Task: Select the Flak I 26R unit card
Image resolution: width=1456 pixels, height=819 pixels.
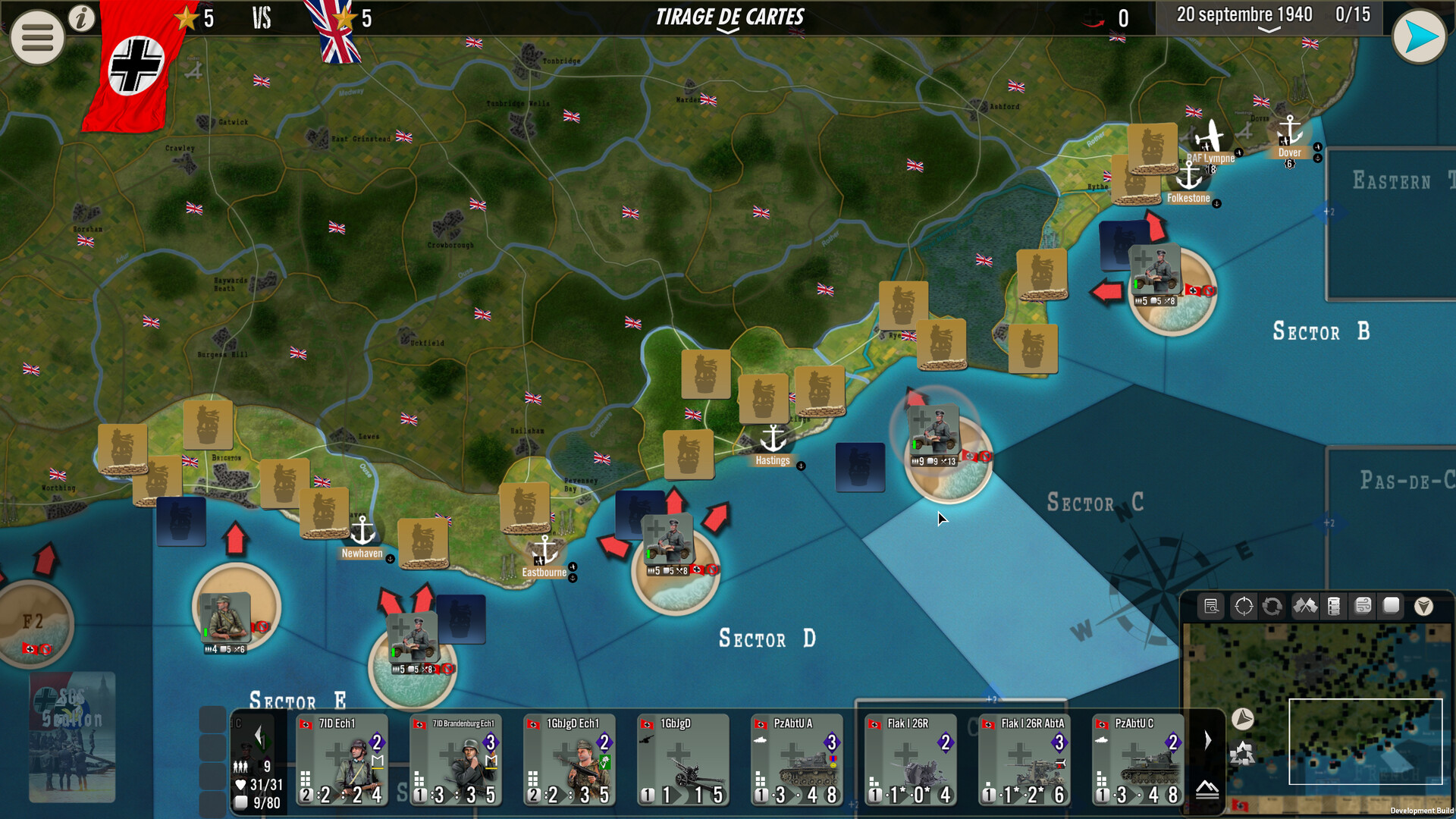Action: (x=911, y=760)
